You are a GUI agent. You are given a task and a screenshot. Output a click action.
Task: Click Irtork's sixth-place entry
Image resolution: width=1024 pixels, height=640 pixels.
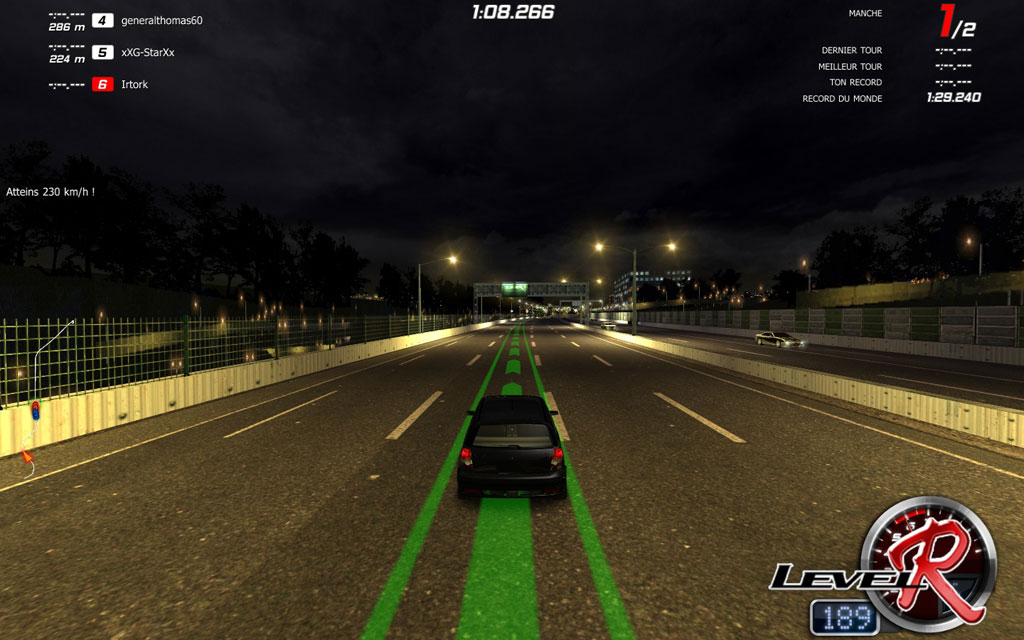coord(134,85)
